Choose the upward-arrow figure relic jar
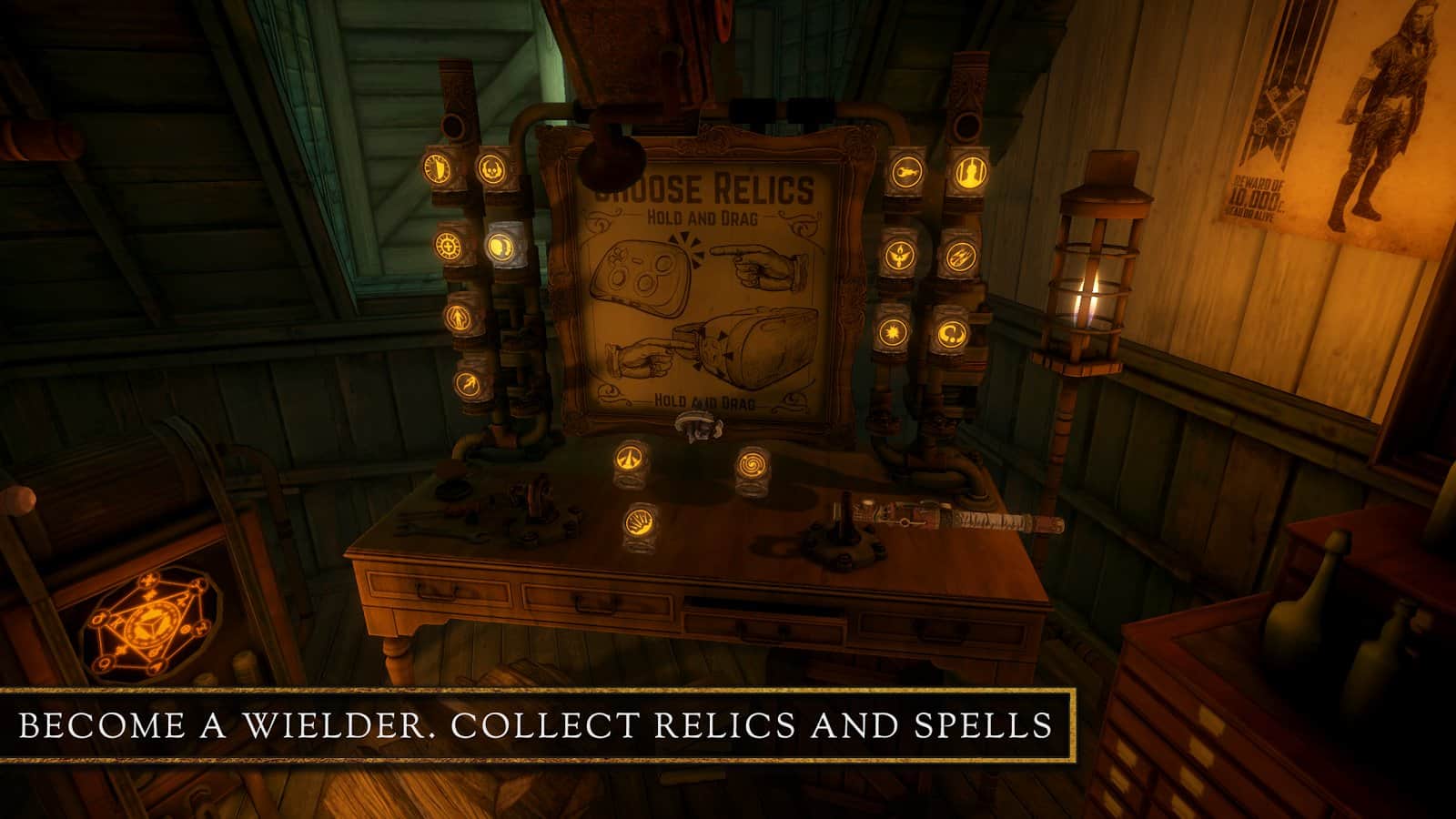The width and height of the screenshot is (1456, 819). [x=458, y=317]
